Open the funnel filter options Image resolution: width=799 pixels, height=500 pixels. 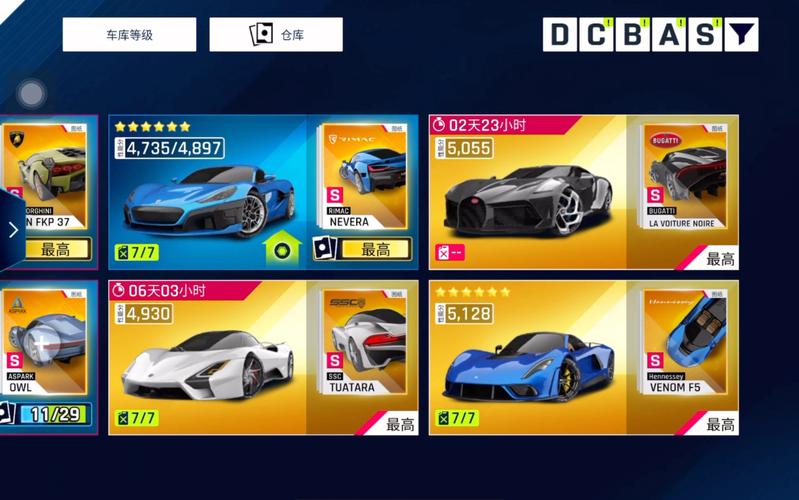click(740, 35)
